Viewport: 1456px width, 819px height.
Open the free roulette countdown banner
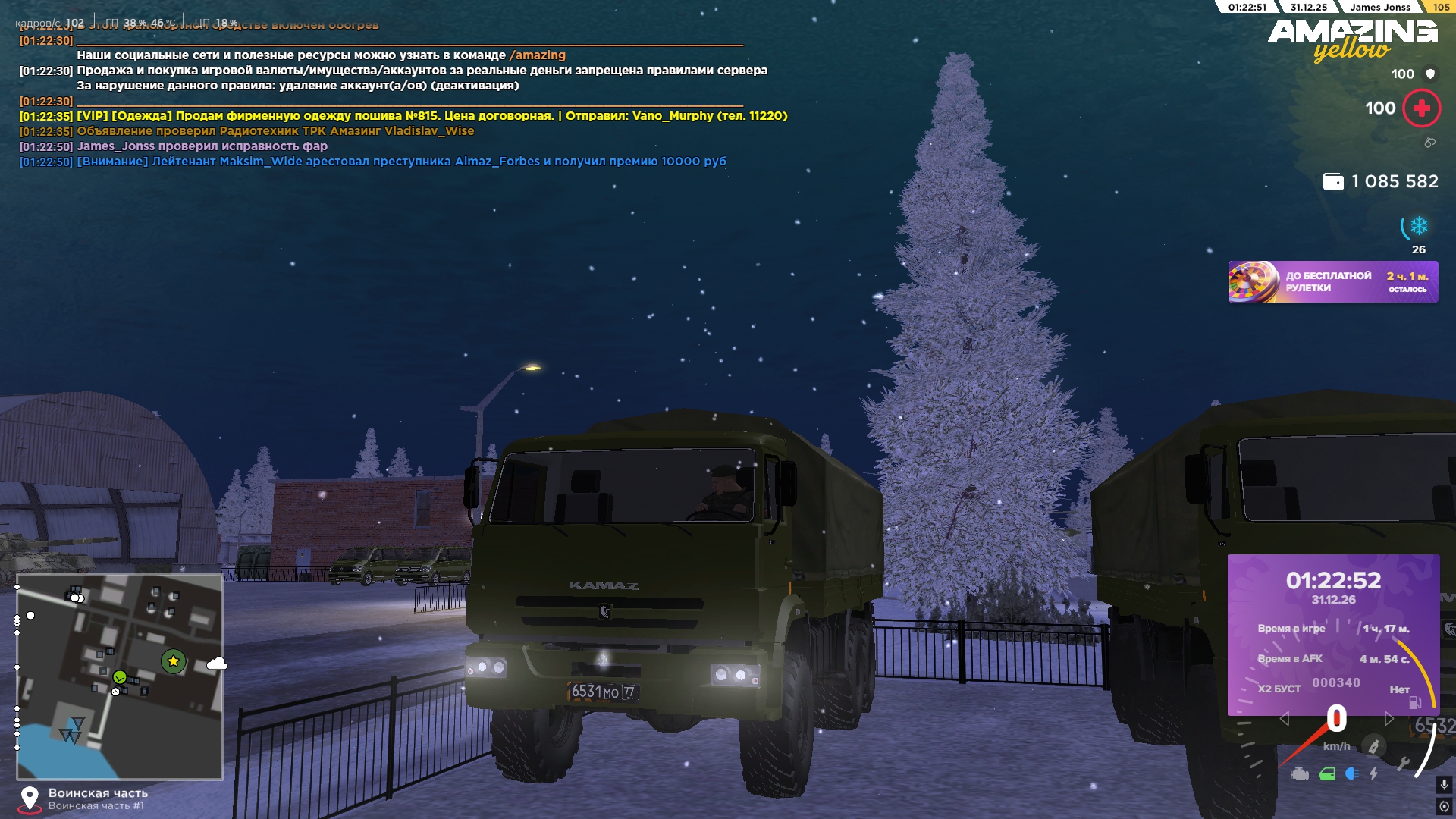pyautogui.click(x=1333, y=282)
